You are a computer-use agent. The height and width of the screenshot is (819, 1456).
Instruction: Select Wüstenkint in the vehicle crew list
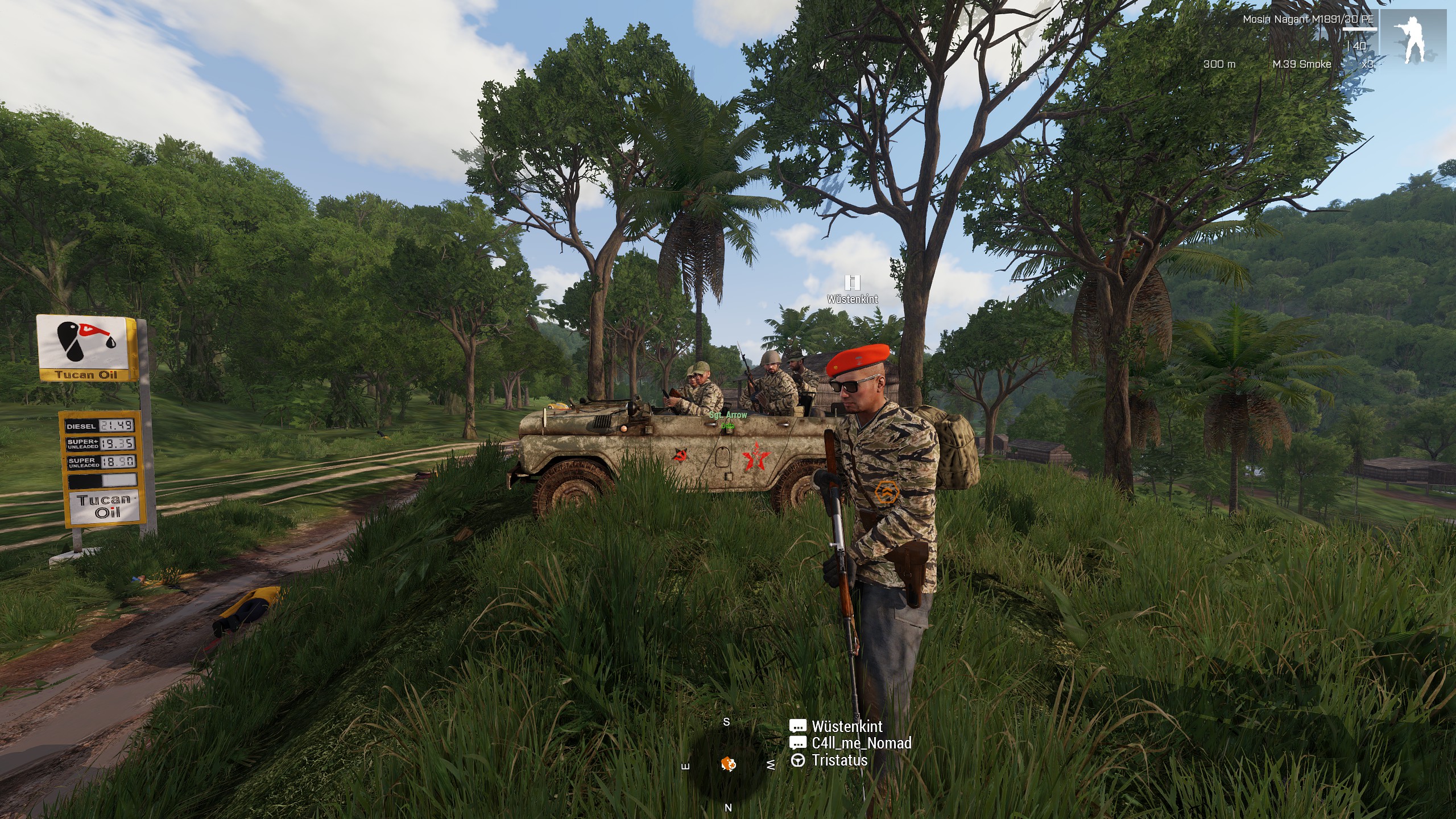pos(846,726)
